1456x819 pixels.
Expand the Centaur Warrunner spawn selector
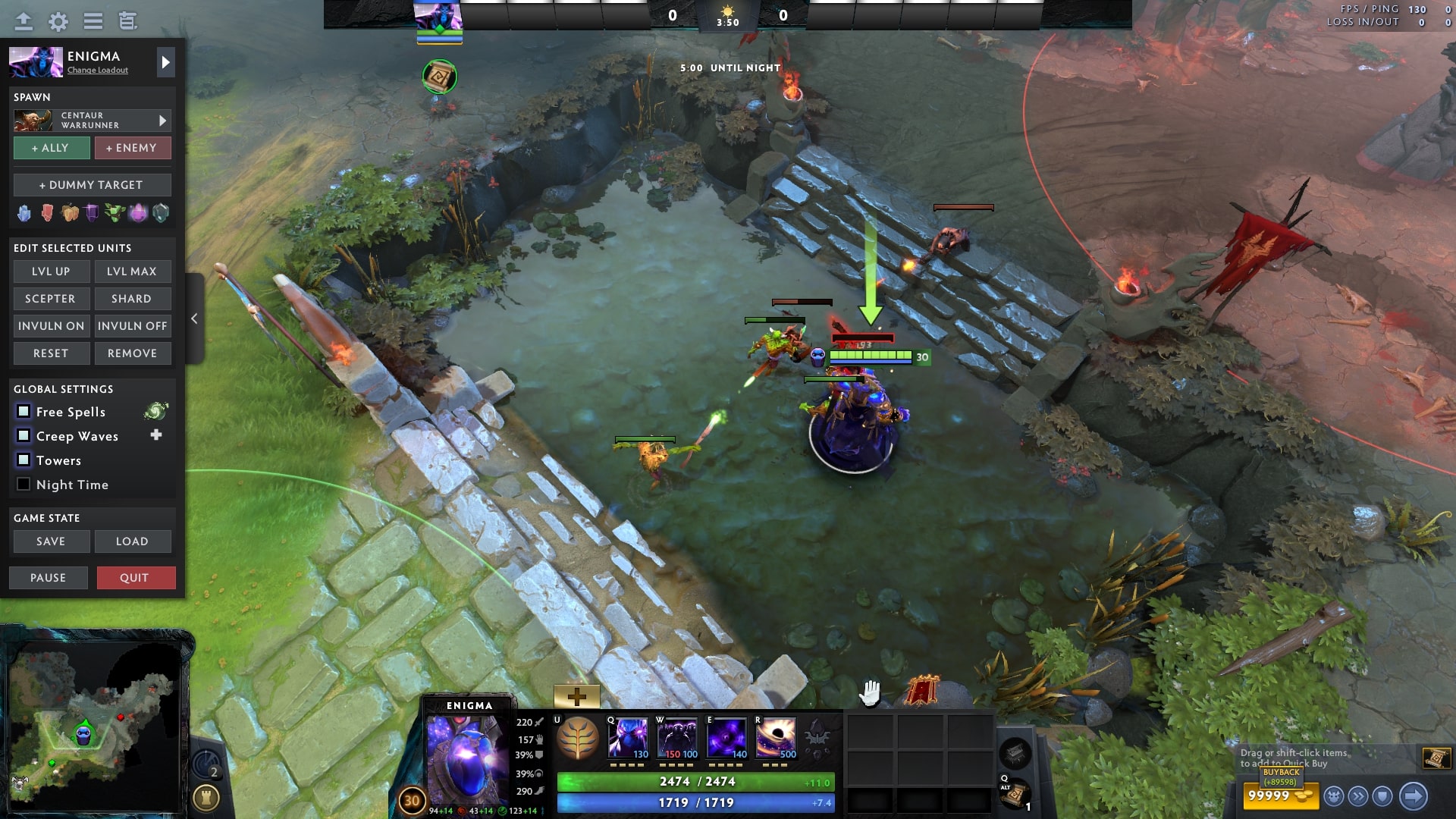click(162, 120)
